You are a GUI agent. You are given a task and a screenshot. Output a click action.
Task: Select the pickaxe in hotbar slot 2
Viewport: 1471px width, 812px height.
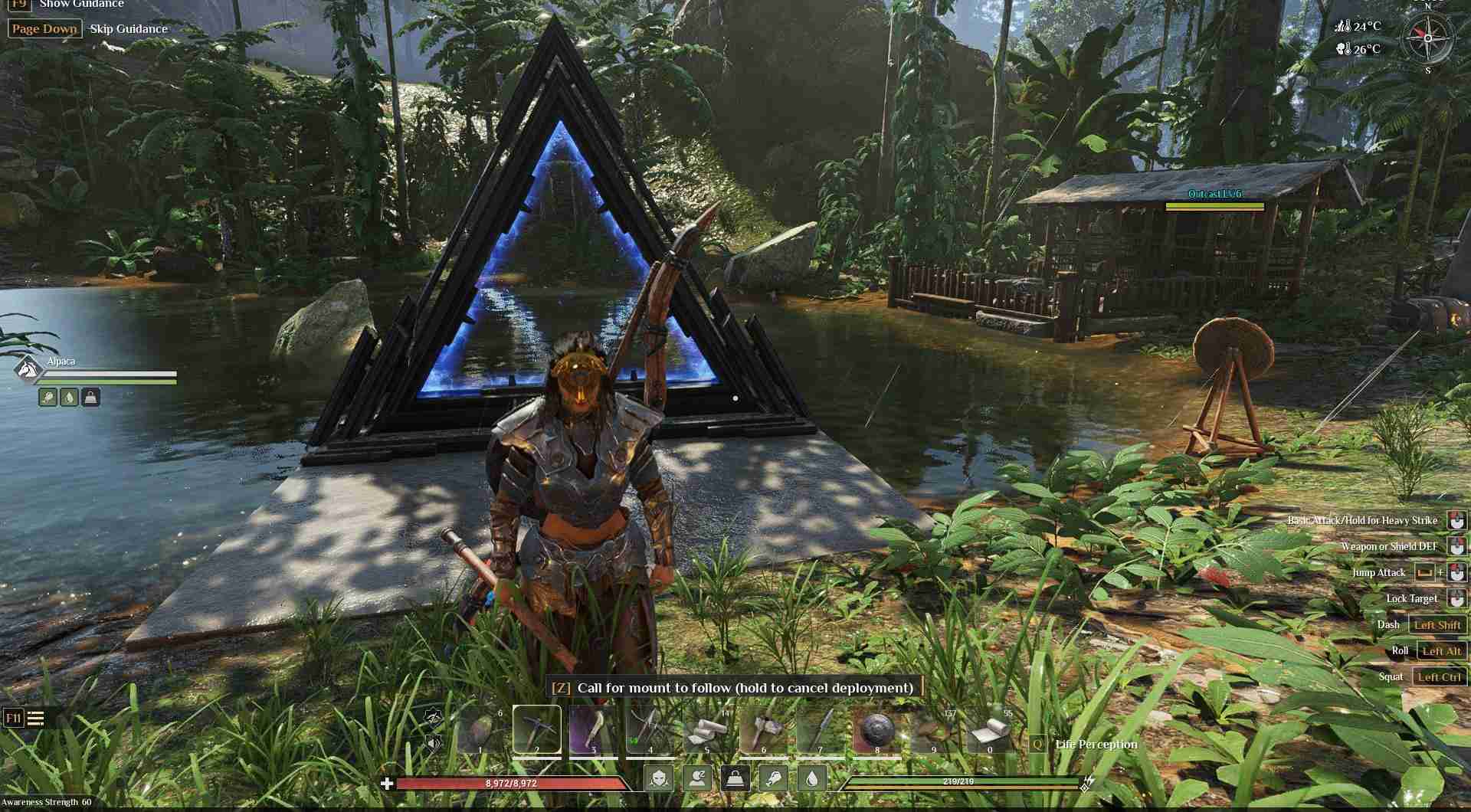(x=536, y=729)
